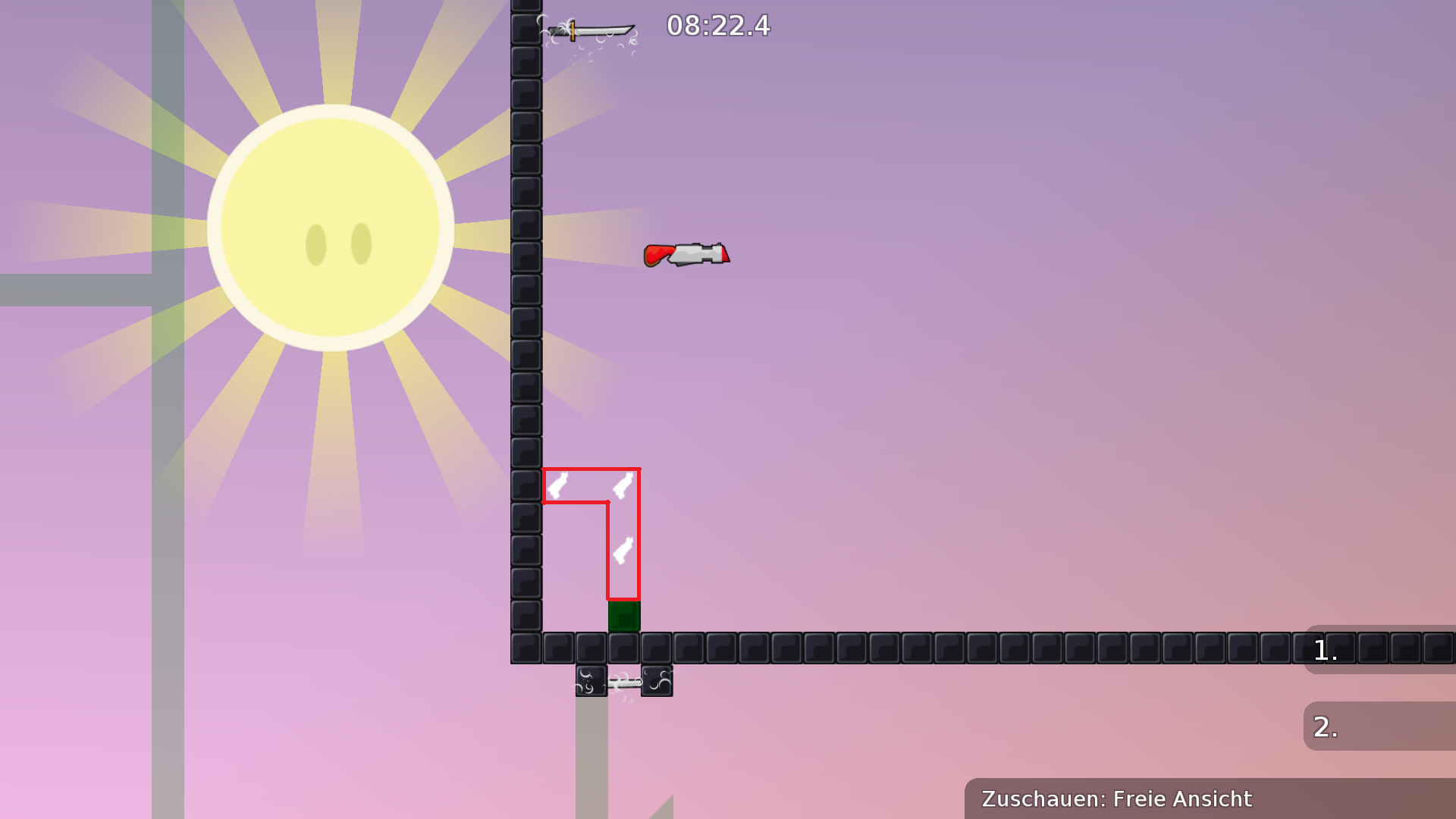The width and height of the screenshot is (1456, 819).
Task: Toggle the red zone outline visibility
Action: coord(591,469)
